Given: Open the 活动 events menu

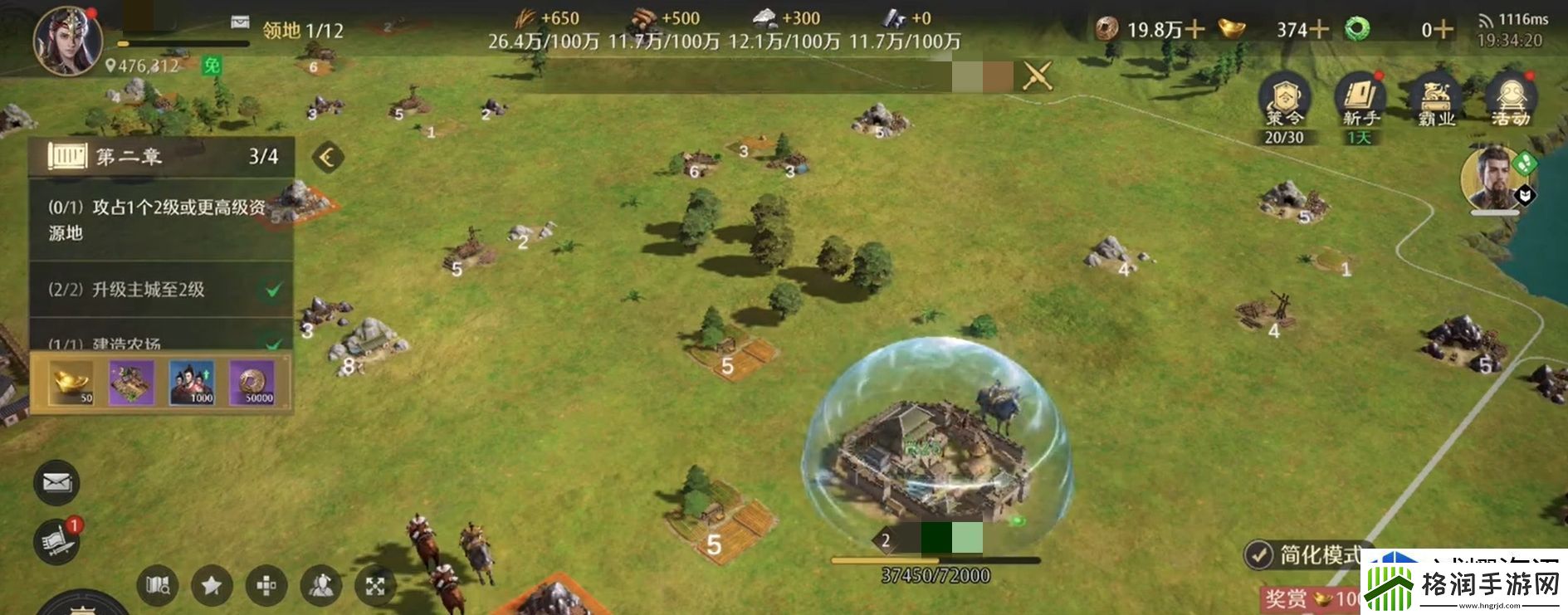Looking at the screenshot, I should [x=1511, y=105].
